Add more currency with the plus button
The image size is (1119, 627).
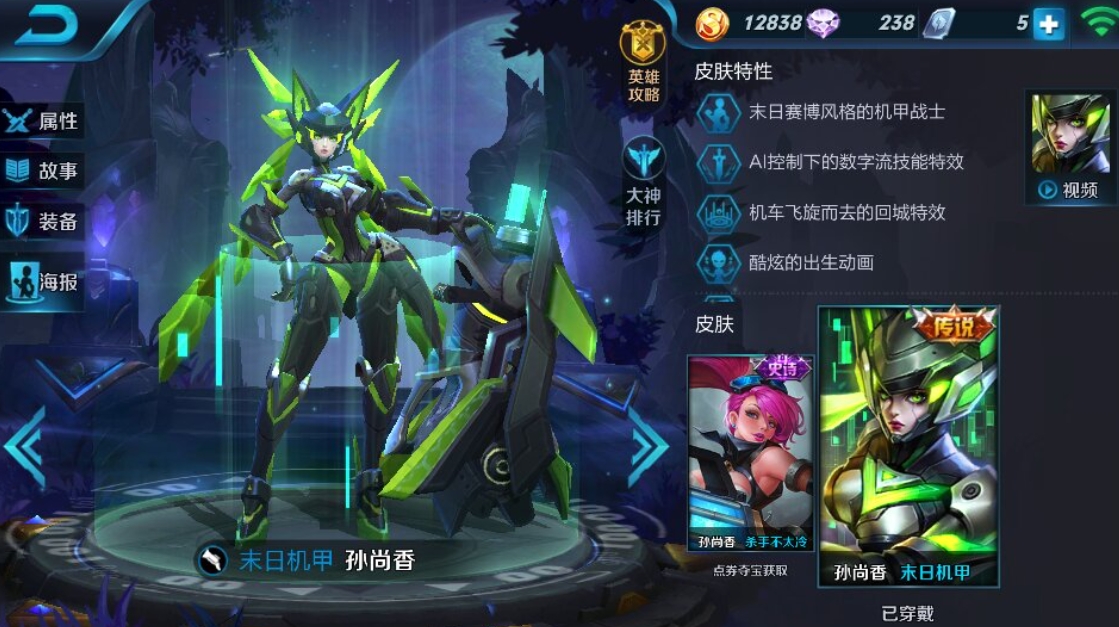[1048, 24]
